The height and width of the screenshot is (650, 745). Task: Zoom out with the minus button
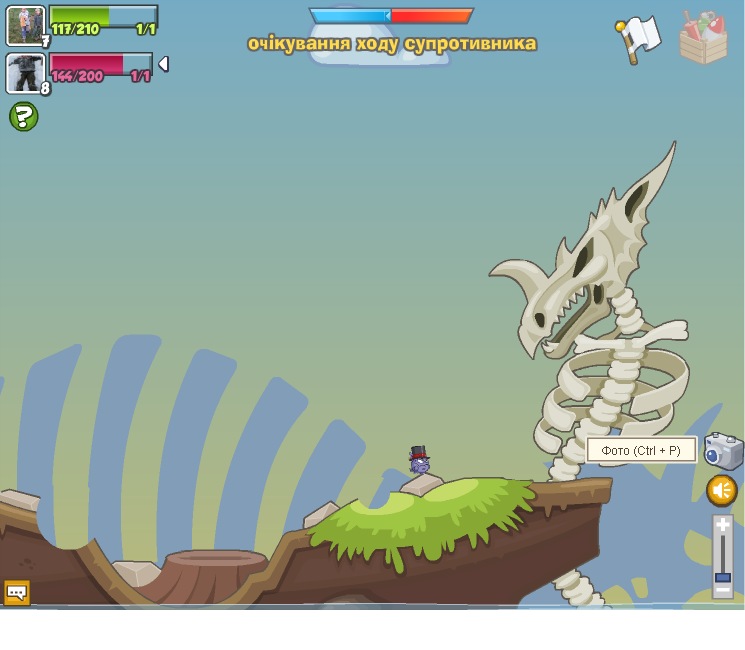click(x=723, y=591)
